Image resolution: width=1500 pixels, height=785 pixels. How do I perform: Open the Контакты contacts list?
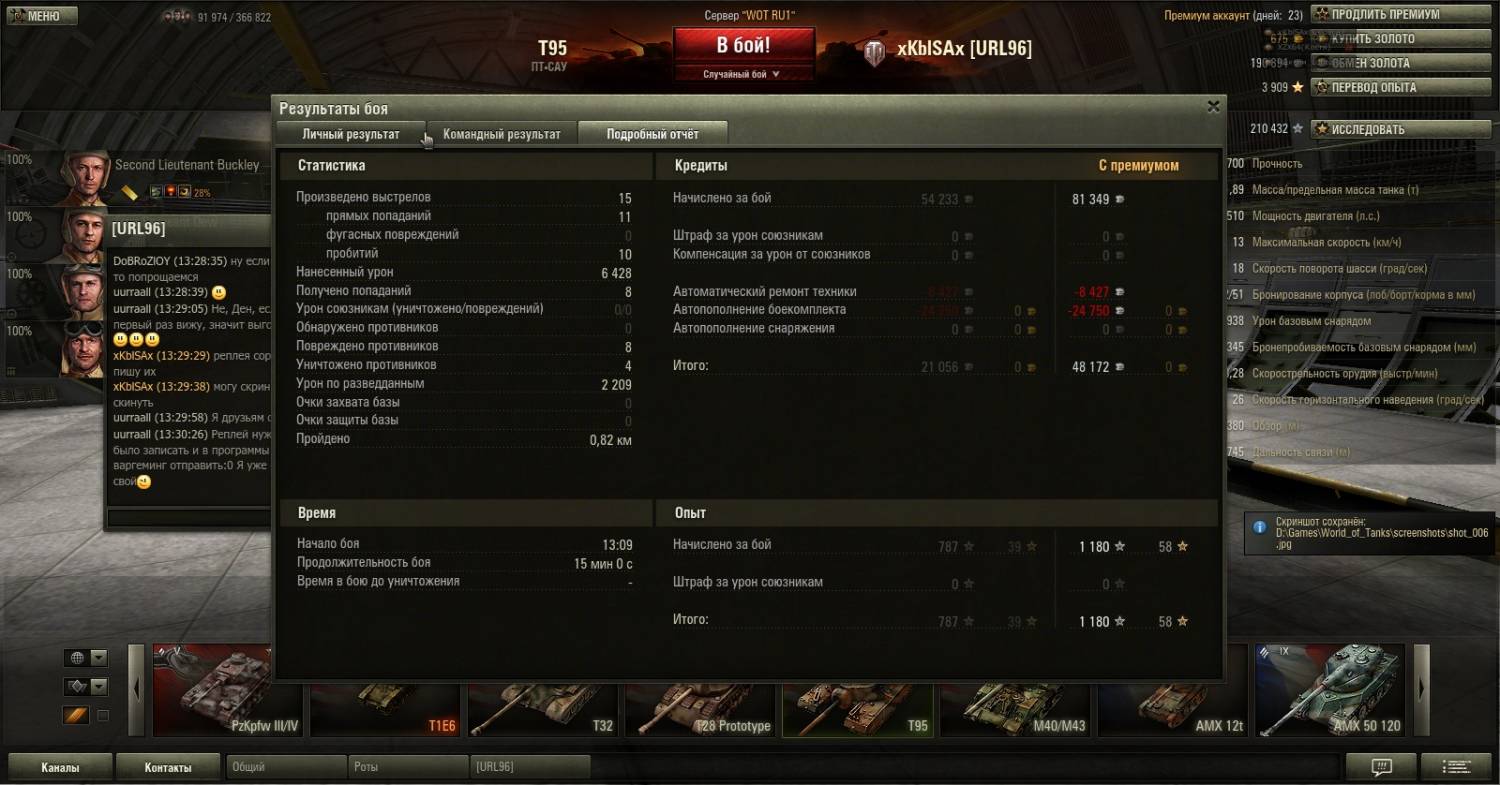pyautogui.click(x=168, y=767)
